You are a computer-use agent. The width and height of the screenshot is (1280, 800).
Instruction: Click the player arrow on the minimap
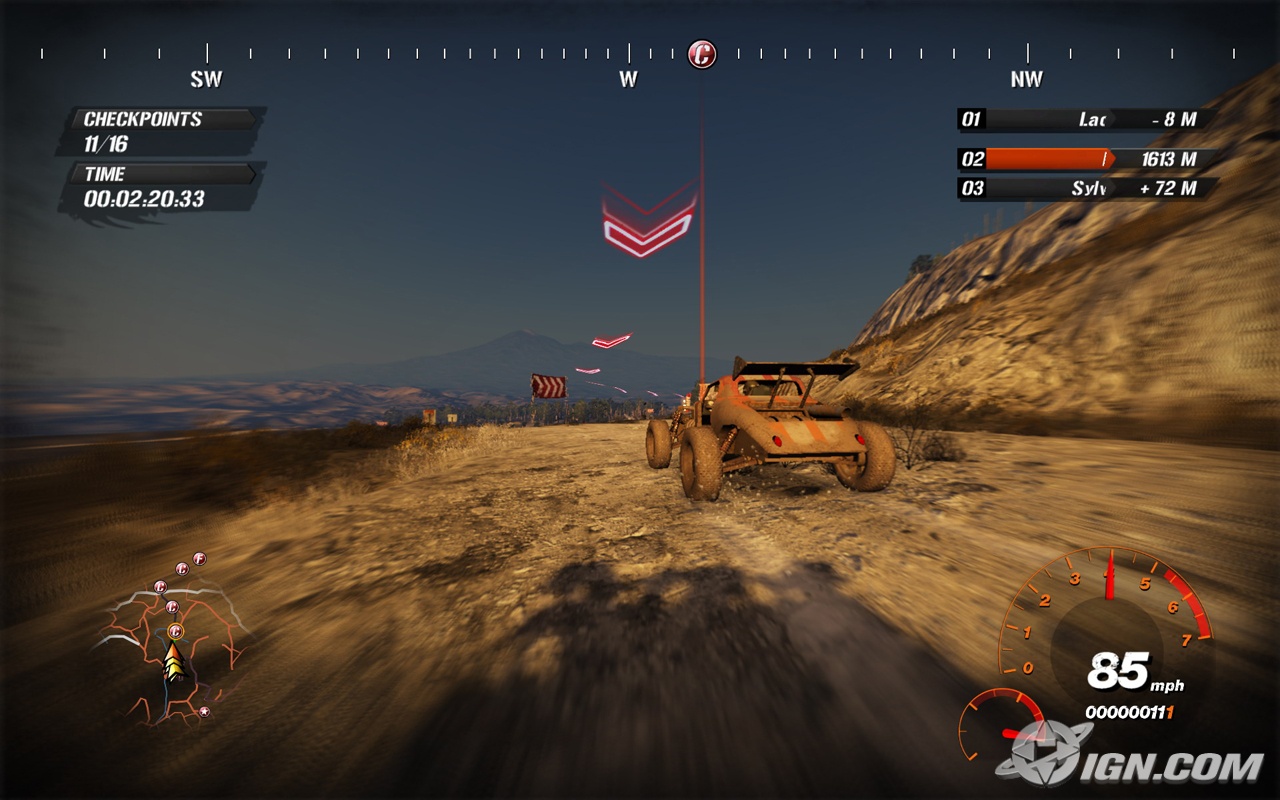tap(175, 662)
